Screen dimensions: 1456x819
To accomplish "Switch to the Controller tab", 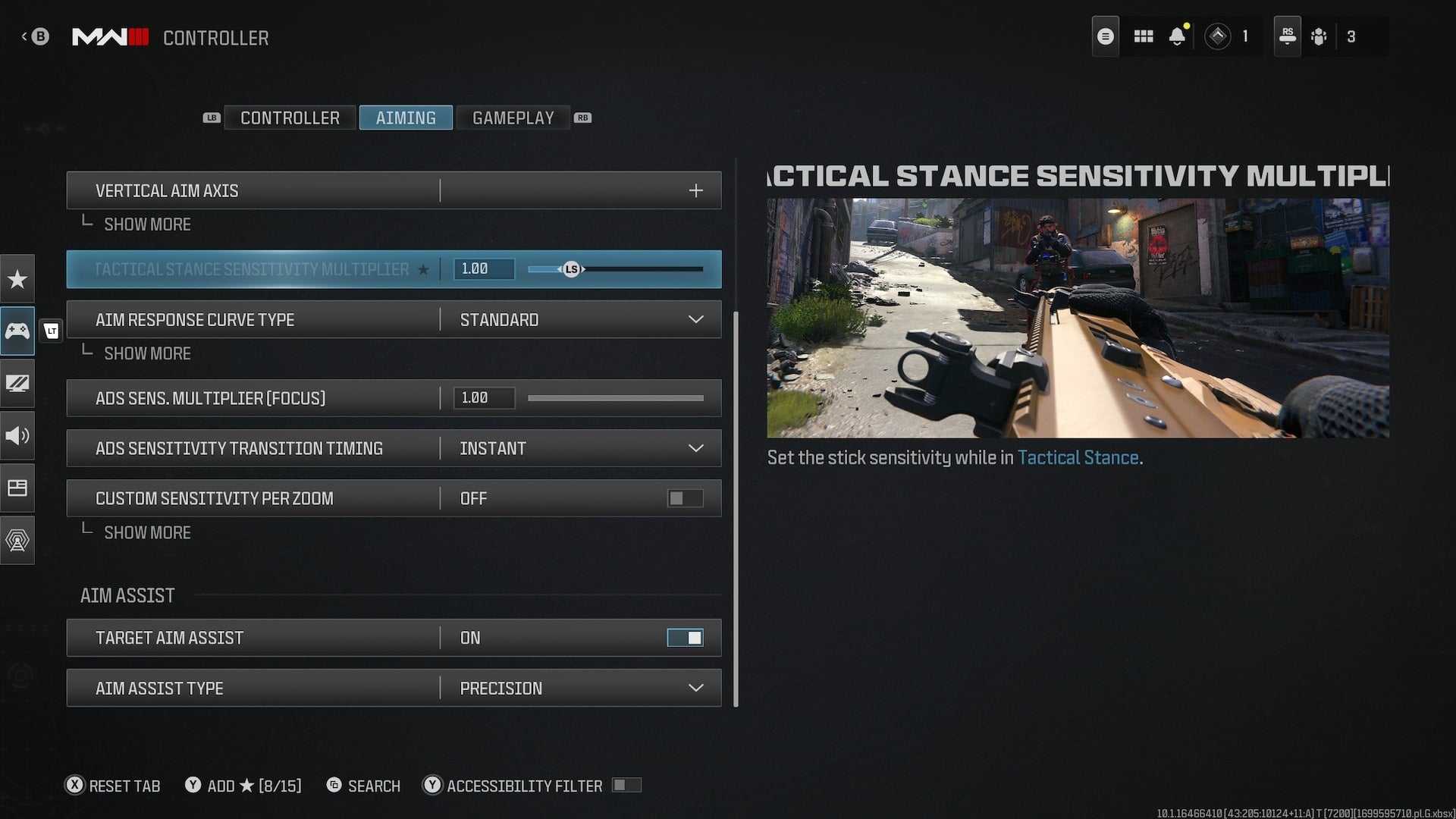I will click(289, 118).
